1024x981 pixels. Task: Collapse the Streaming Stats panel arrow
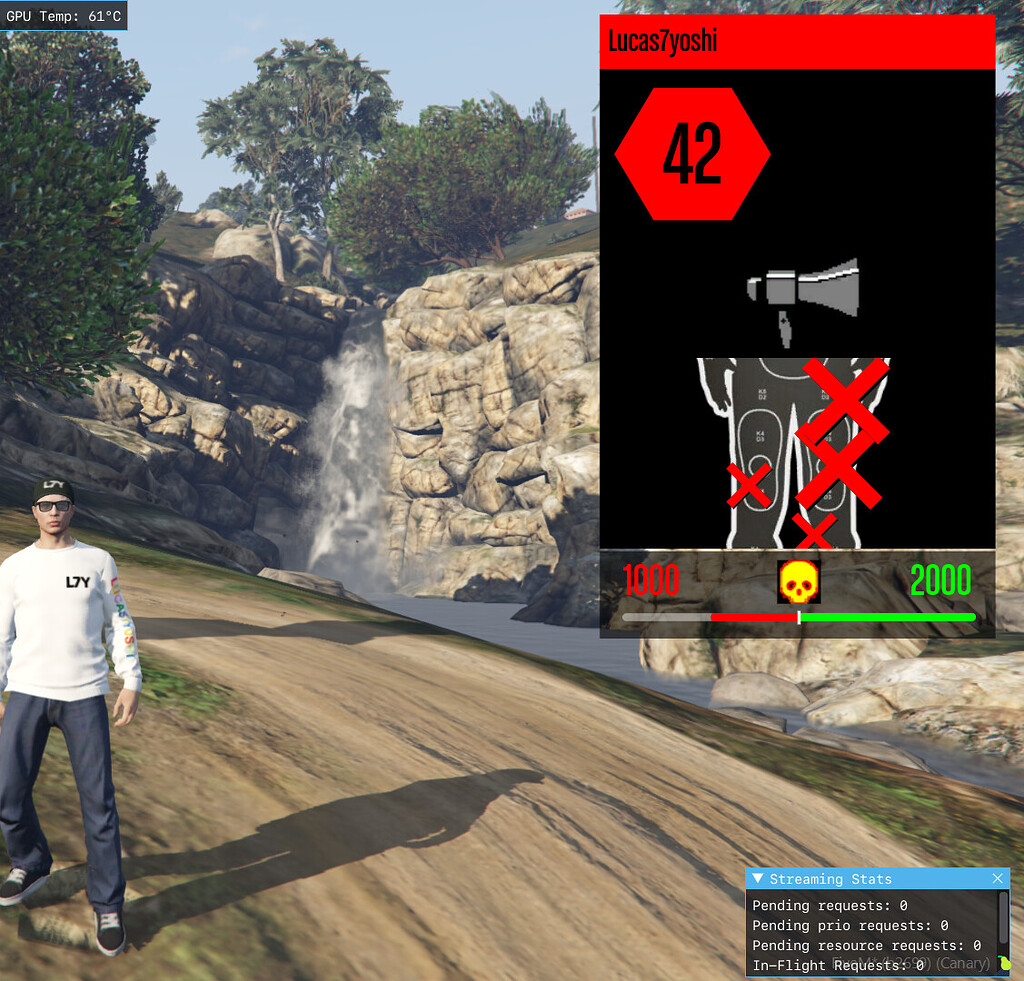click(x=758, y=879)
